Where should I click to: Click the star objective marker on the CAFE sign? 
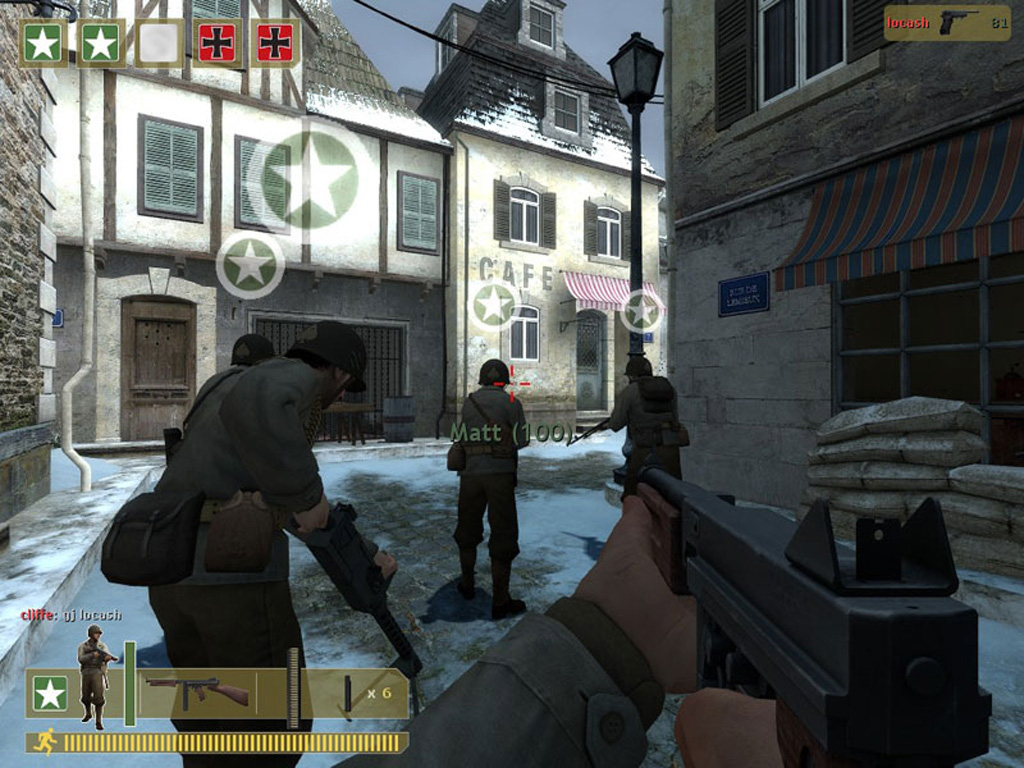pos(494,305)
